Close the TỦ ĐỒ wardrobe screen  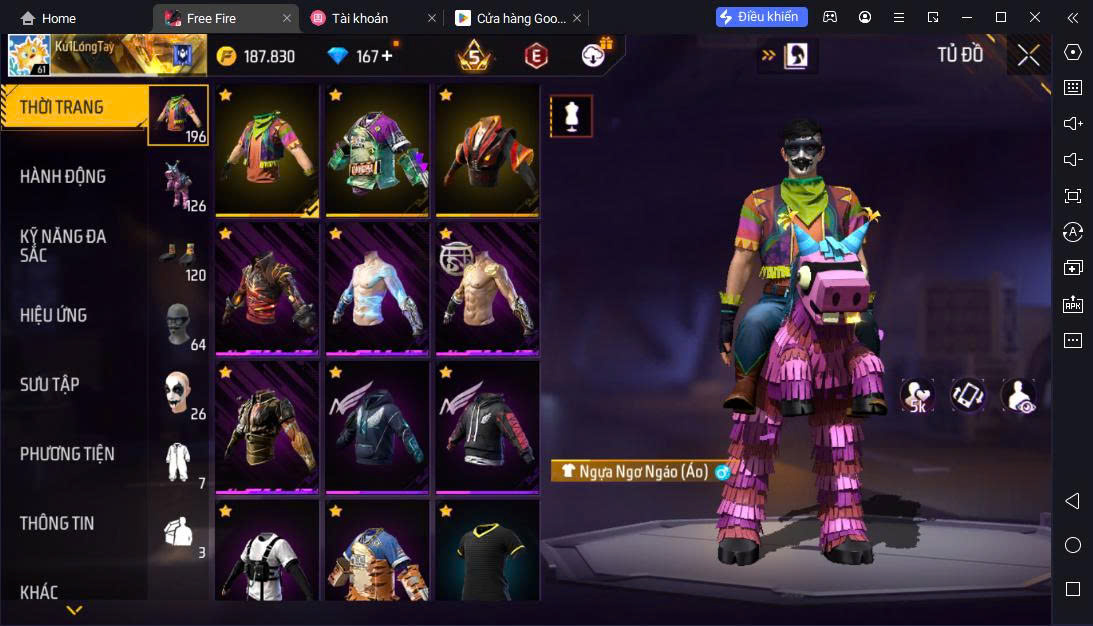(x=1028, y=56)
